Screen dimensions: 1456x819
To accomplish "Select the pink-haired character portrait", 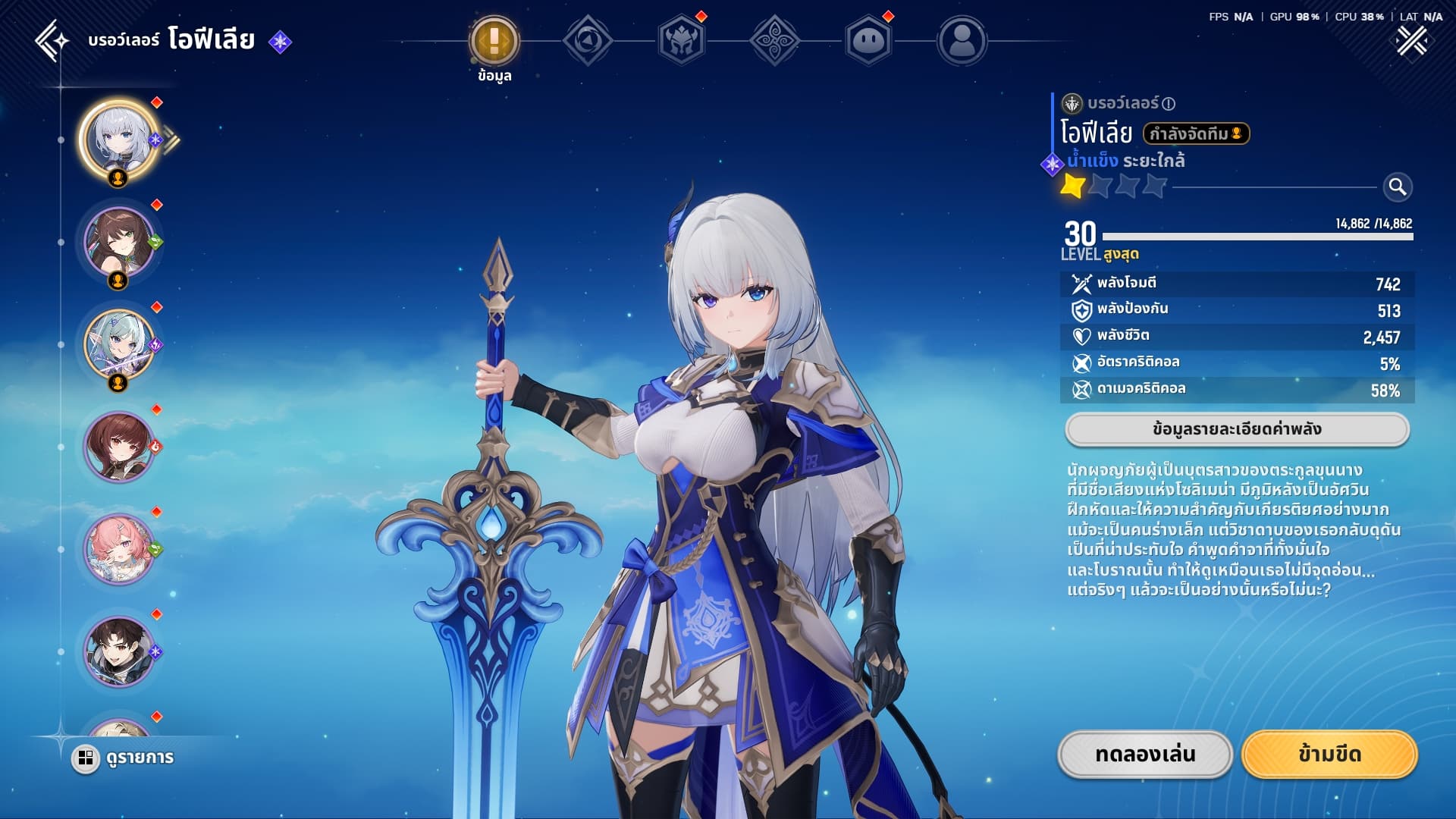I will coord(119,549).
